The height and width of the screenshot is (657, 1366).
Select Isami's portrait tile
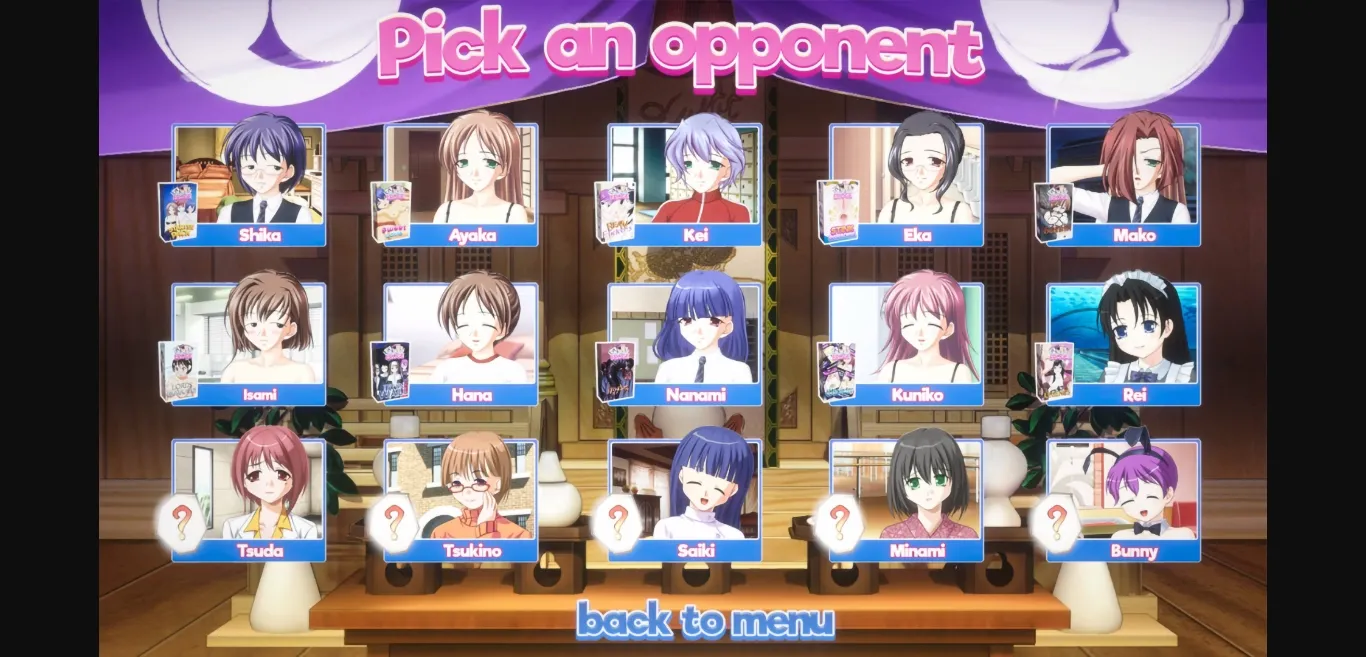(x=260, y=340)
